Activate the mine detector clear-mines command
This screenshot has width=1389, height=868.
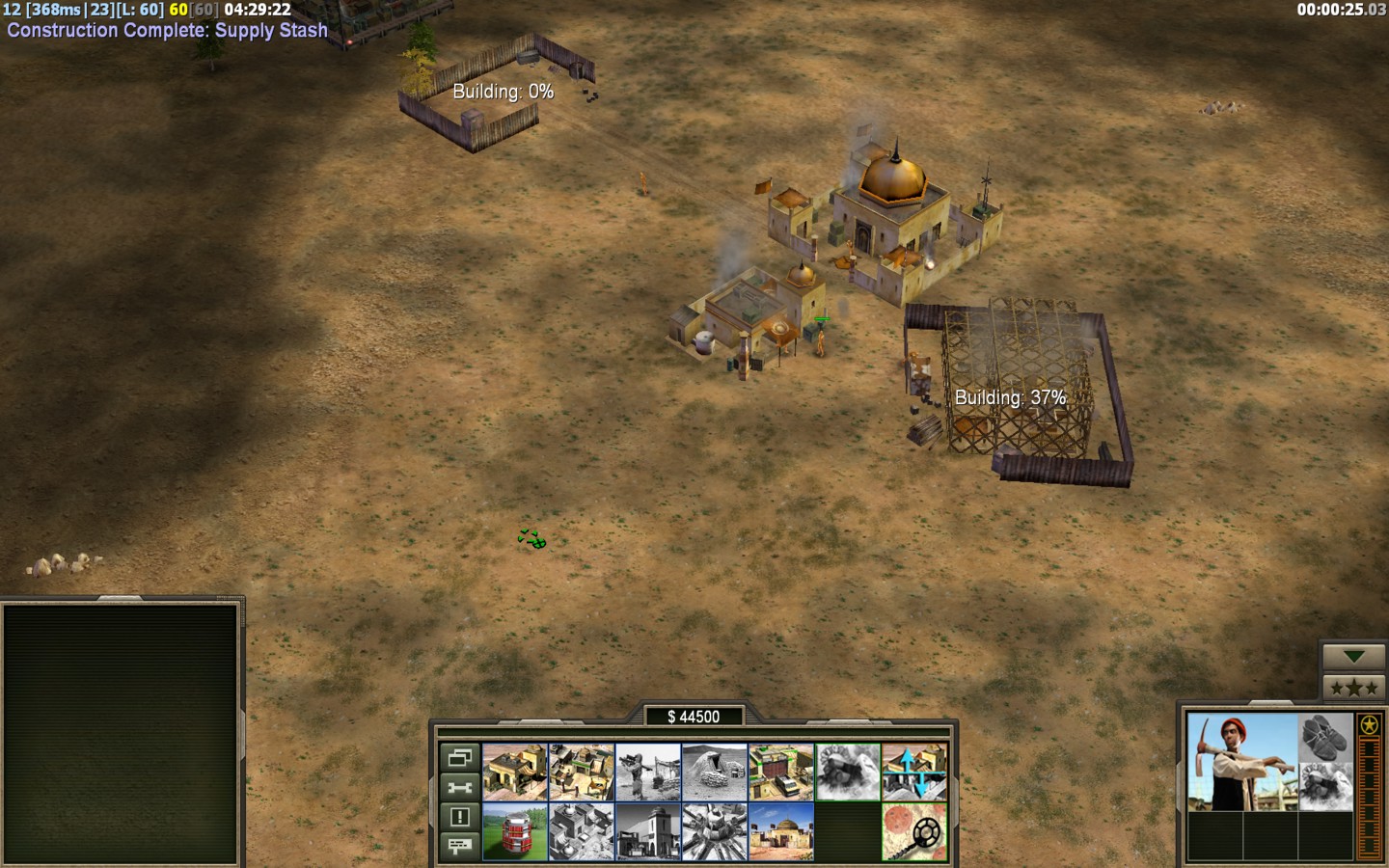(x=913, y=831)
